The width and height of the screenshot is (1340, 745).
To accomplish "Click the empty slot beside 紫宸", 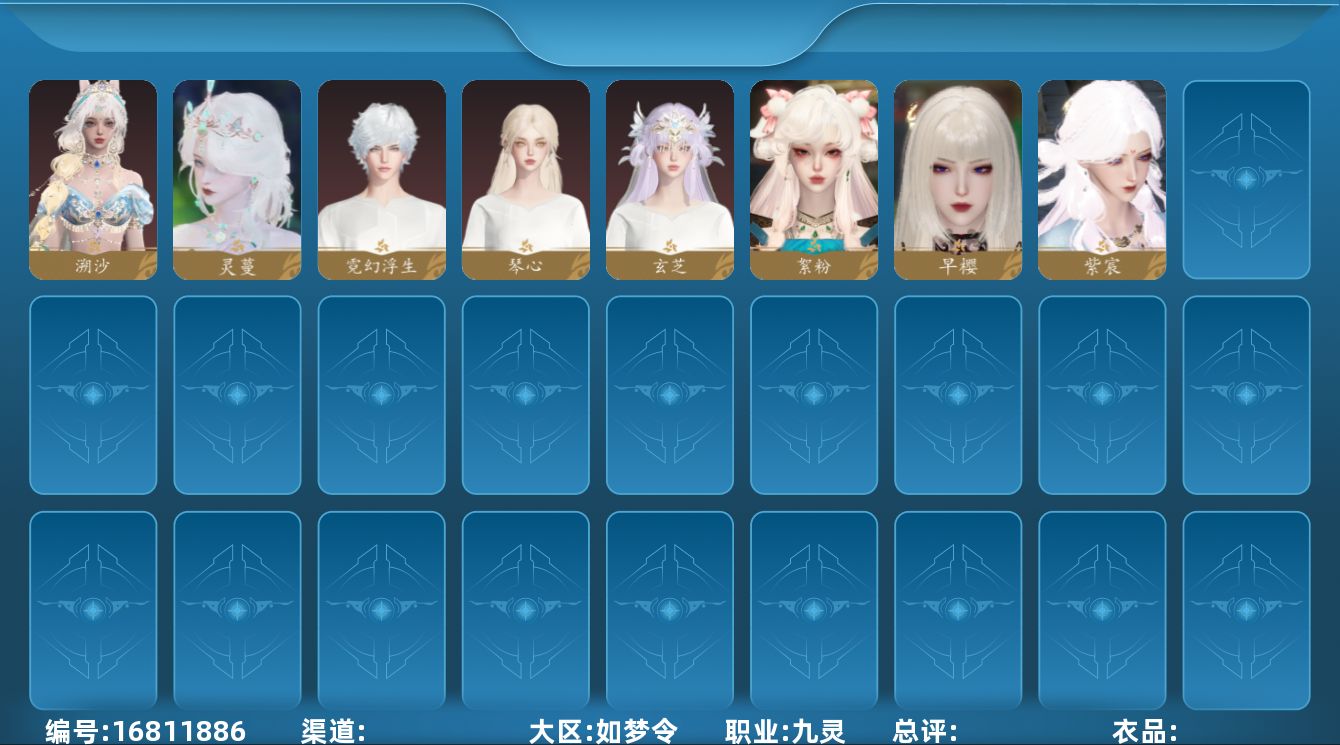I will tap(1245, 178).
